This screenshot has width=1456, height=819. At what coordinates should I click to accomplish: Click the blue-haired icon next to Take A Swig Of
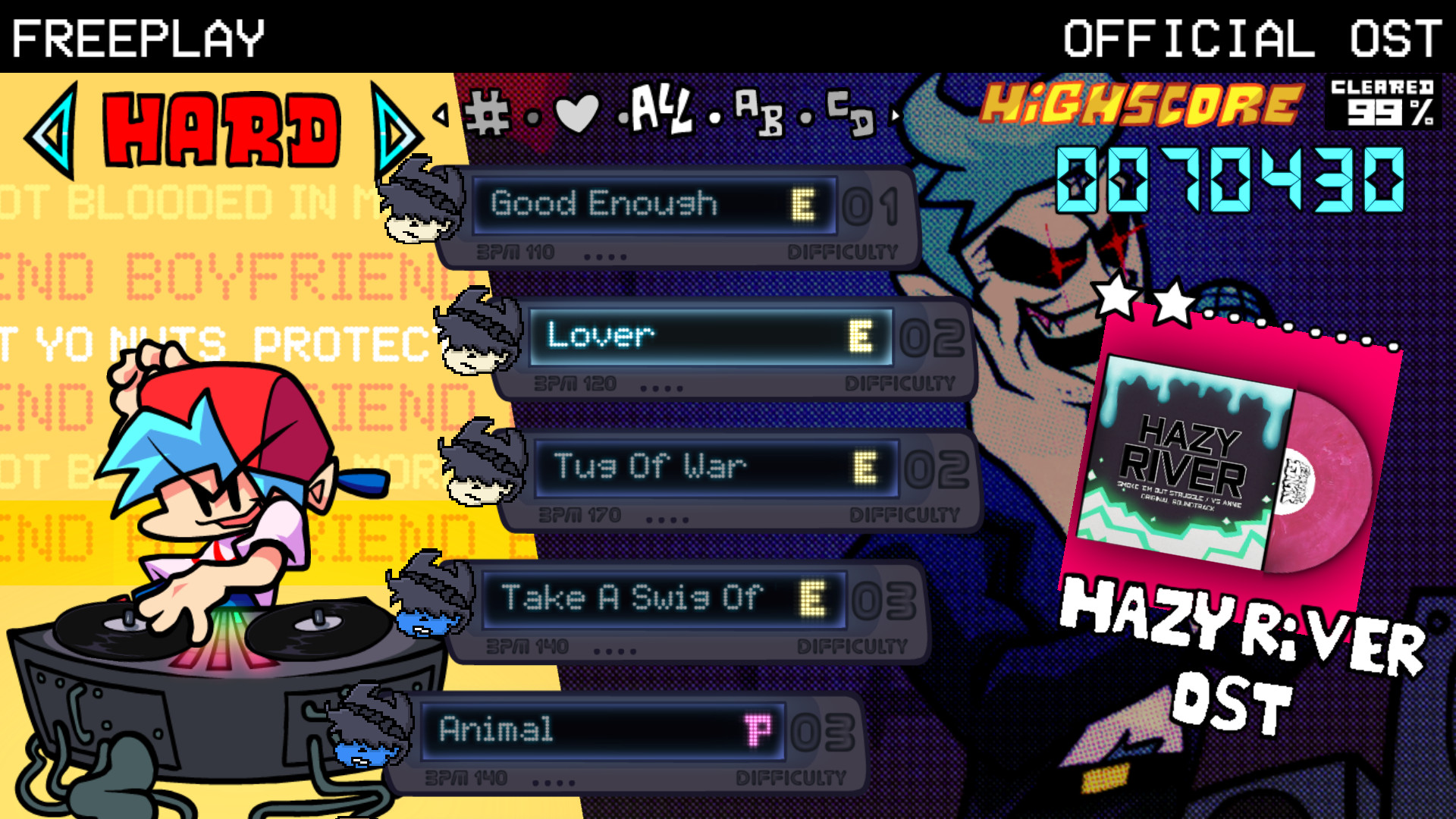pos(428,599)
